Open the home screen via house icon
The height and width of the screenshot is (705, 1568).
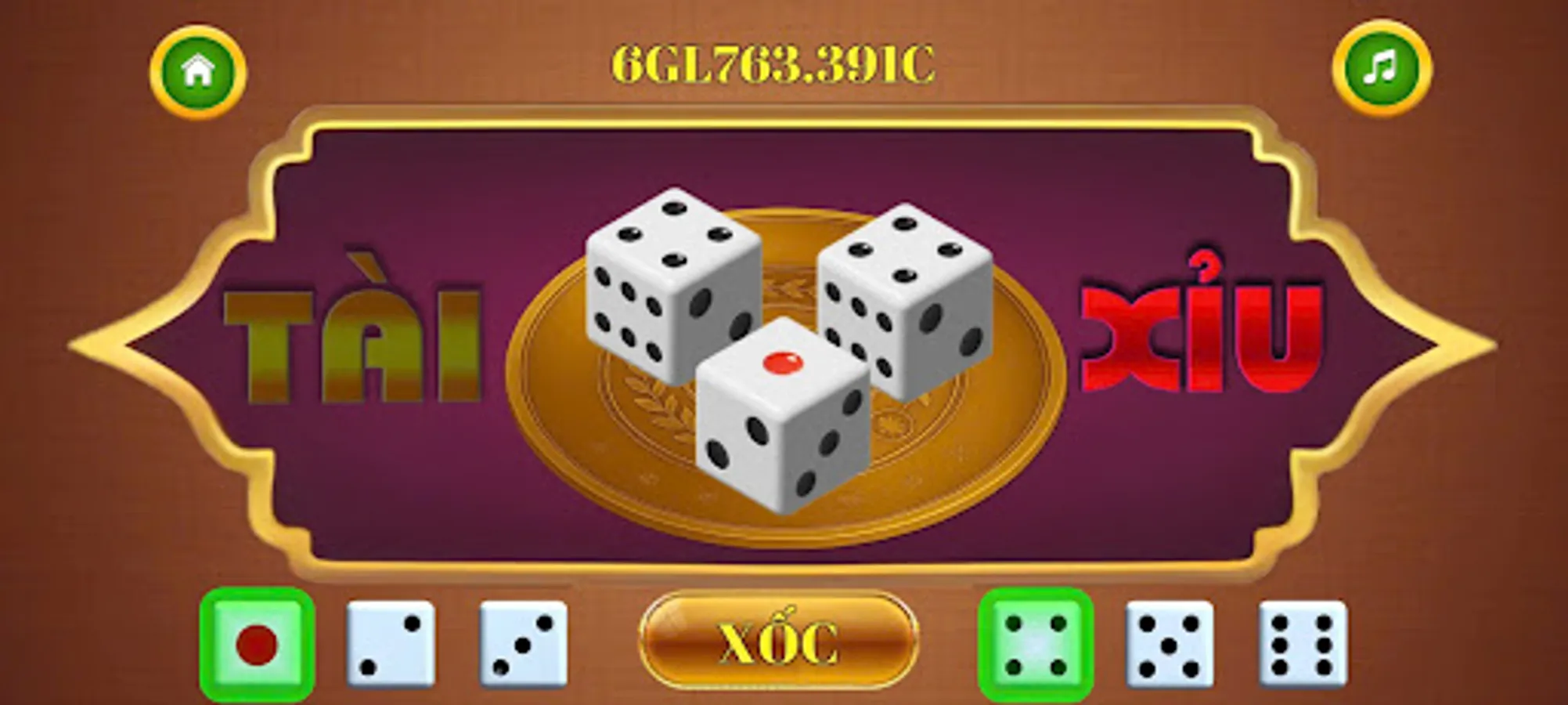pyautogui.click(x=198, y=69)
